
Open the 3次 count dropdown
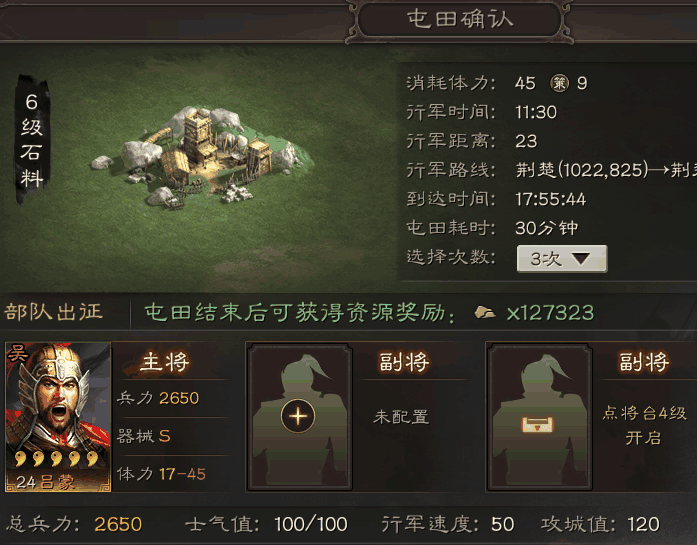(x=561, y=258)
